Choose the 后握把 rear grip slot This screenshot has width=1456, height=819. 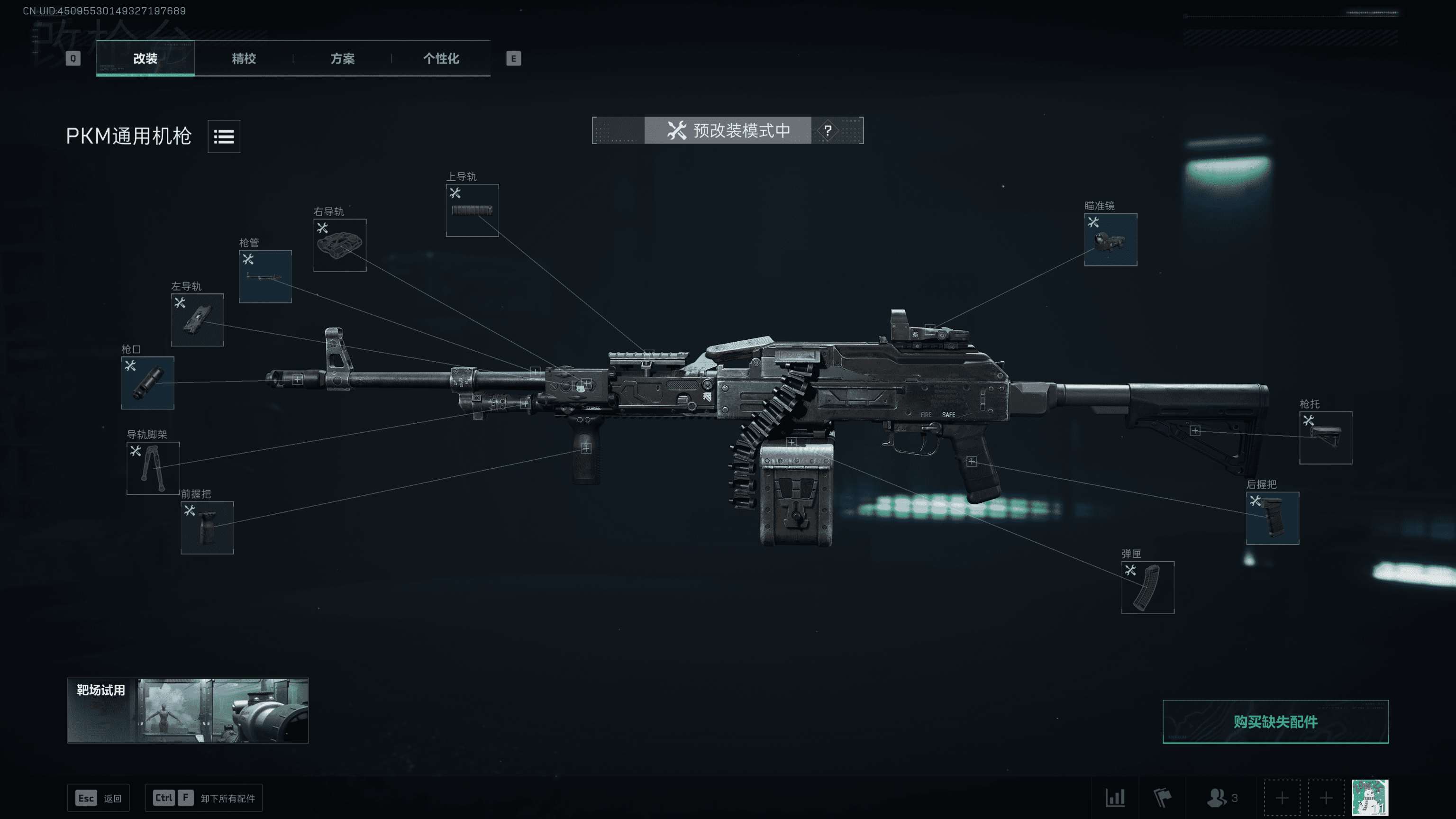click(x=1272, y=518)
